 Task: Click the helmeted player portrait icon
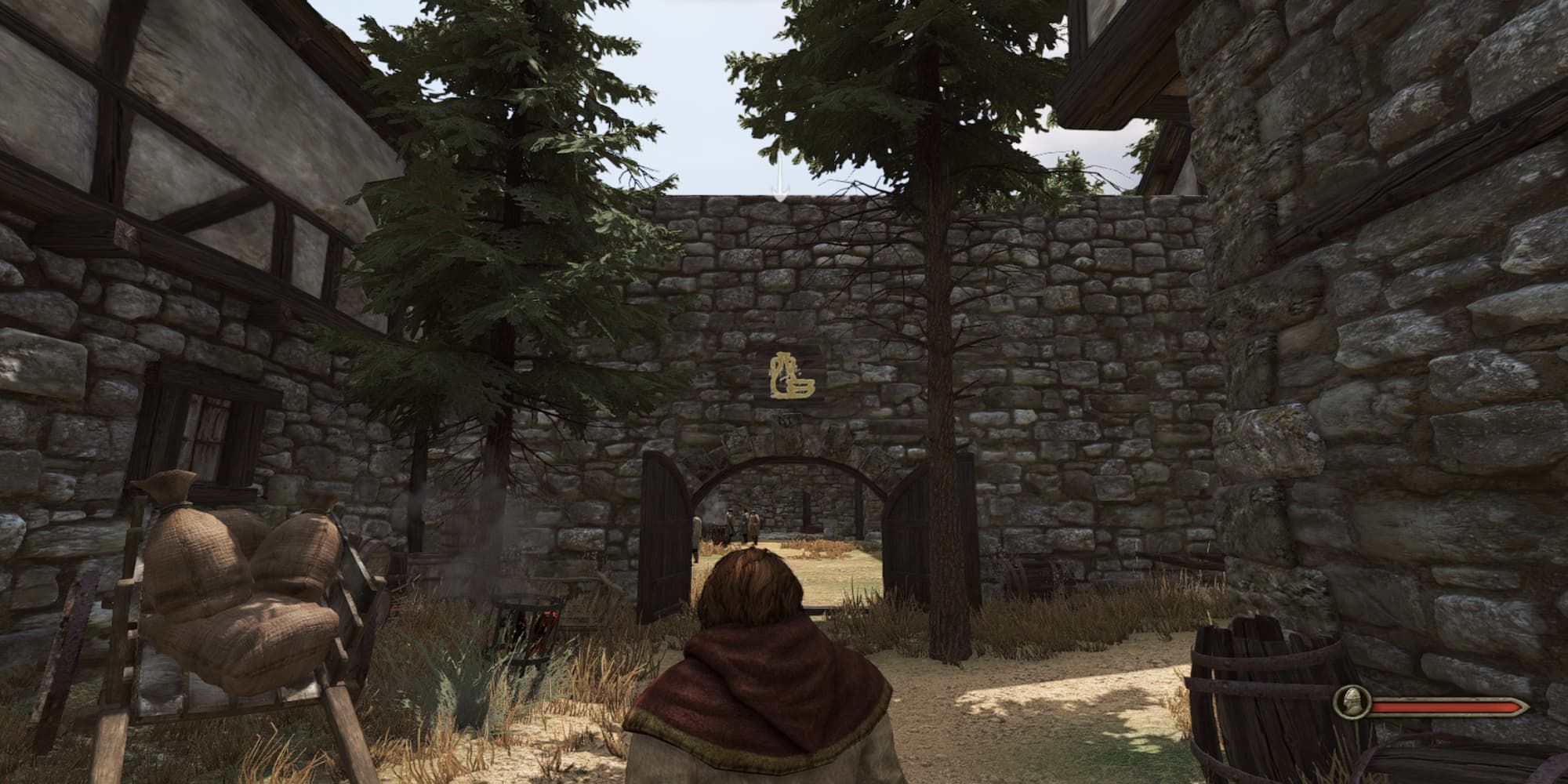pyautogui.click(x=1352, y=702)
